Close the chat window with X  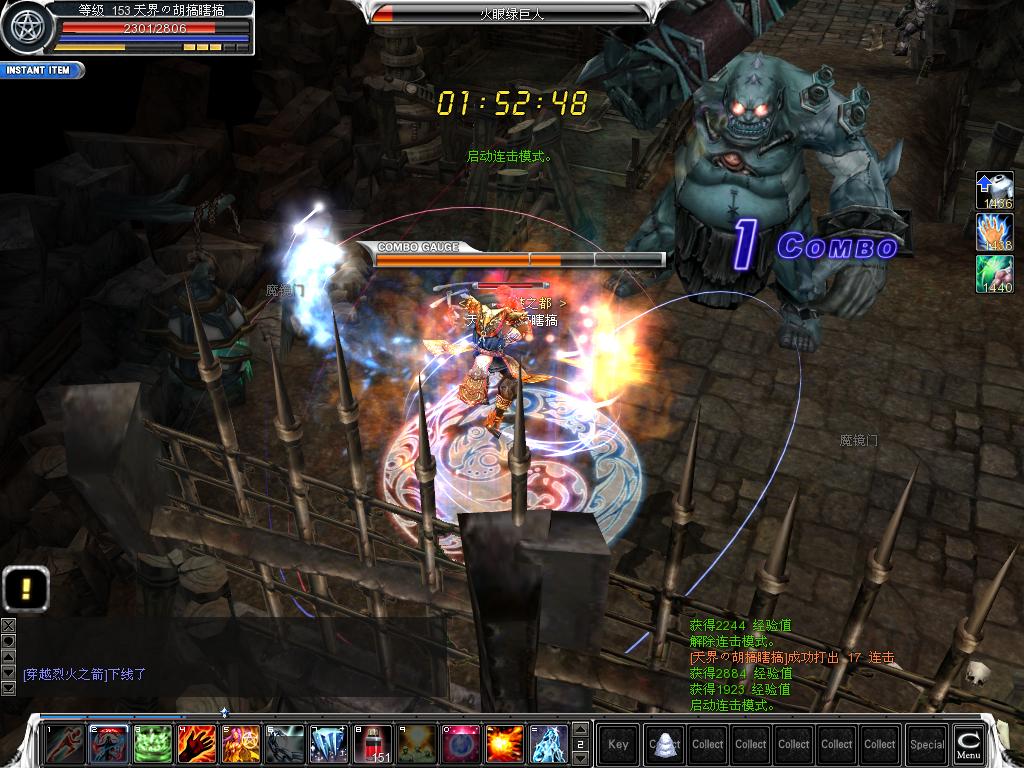8,624
